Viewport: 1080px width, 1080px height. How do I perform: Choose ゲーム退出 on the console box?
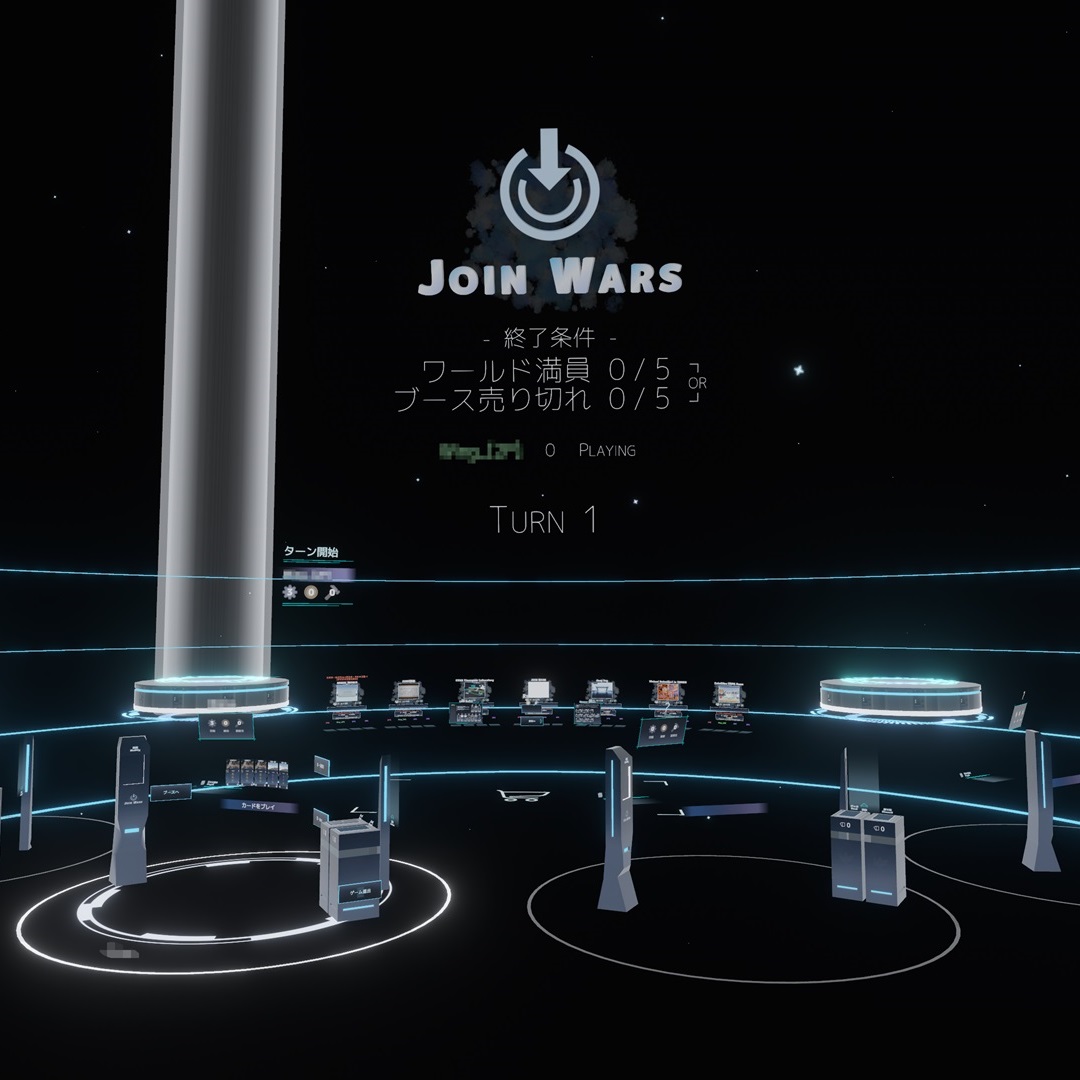[x=356, y=890]
